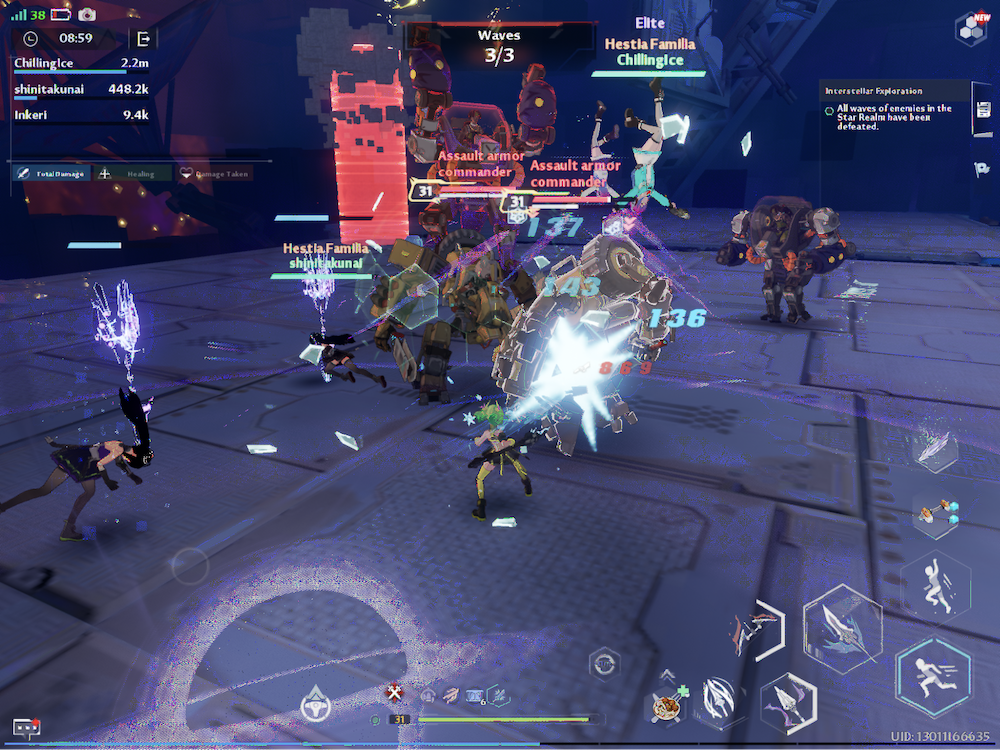Eat the food dish consumable
Screen dimensions: 1000x750
664,705
